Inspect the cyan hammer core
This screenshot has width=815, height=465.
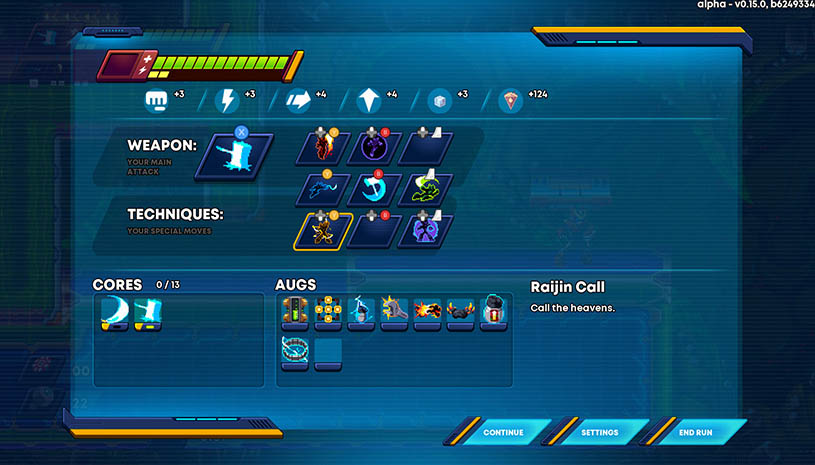[148, 313]
